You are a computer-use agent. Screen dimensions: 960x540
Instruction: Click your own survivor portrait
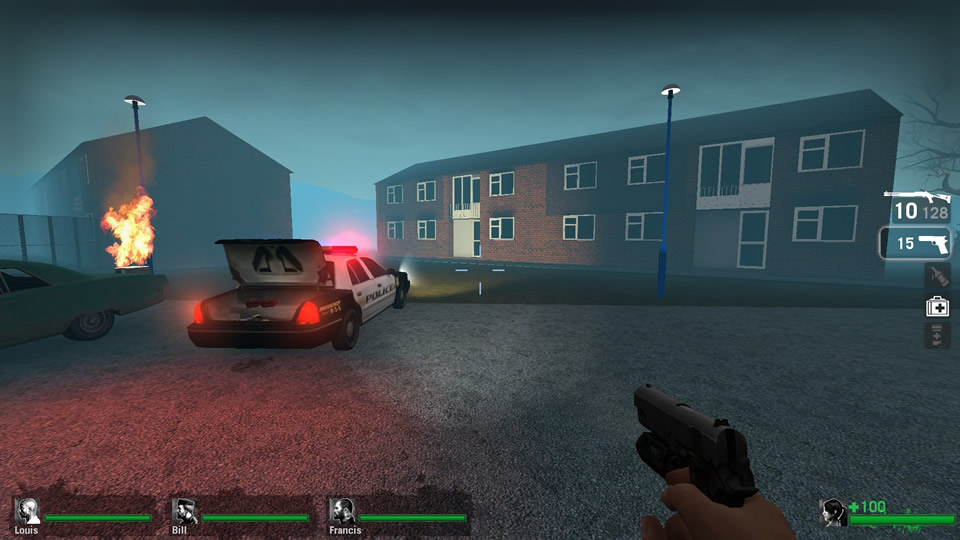pos(833,512)
